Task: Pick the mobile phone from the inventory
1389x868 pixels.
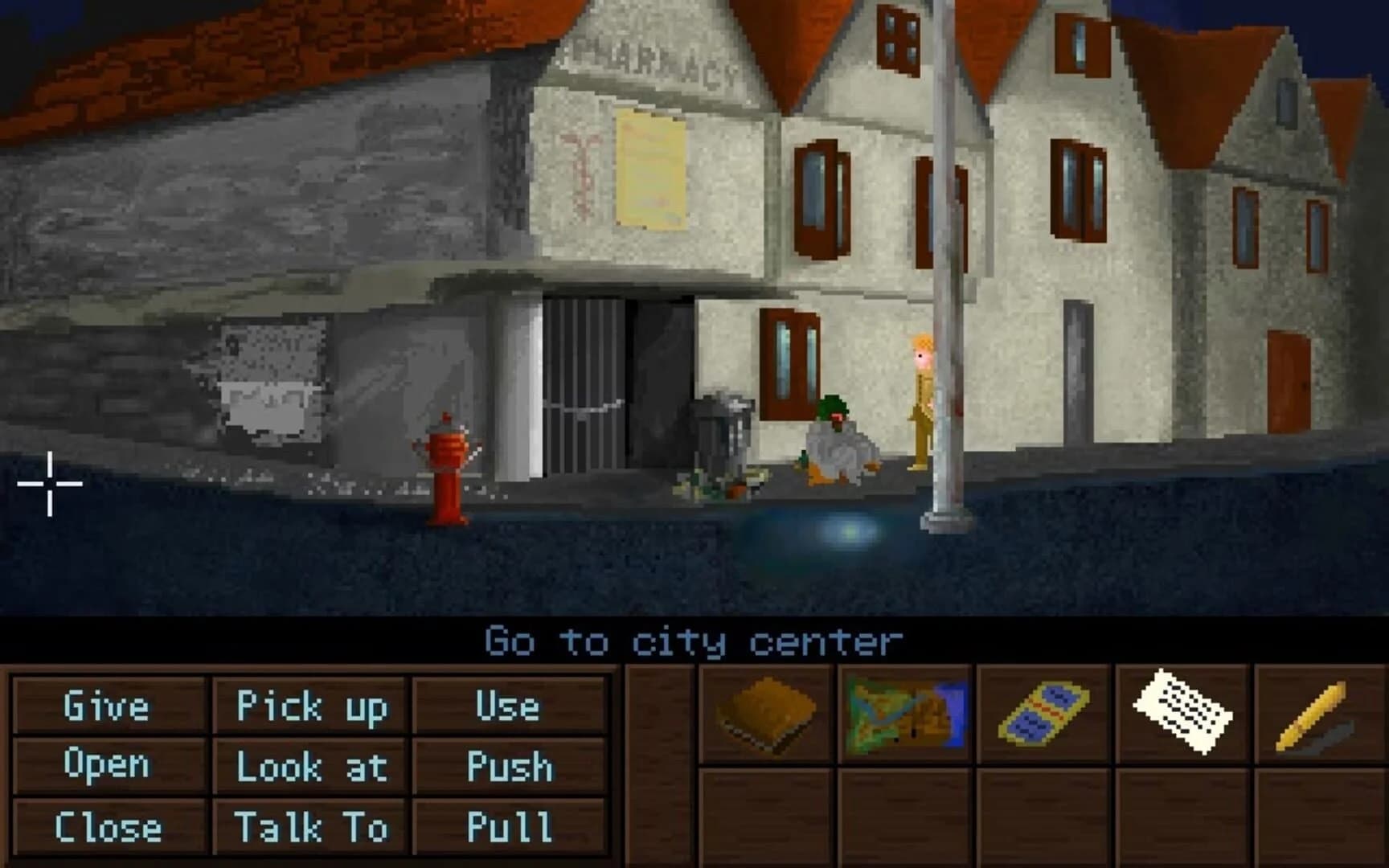Action: [1041, 712]
